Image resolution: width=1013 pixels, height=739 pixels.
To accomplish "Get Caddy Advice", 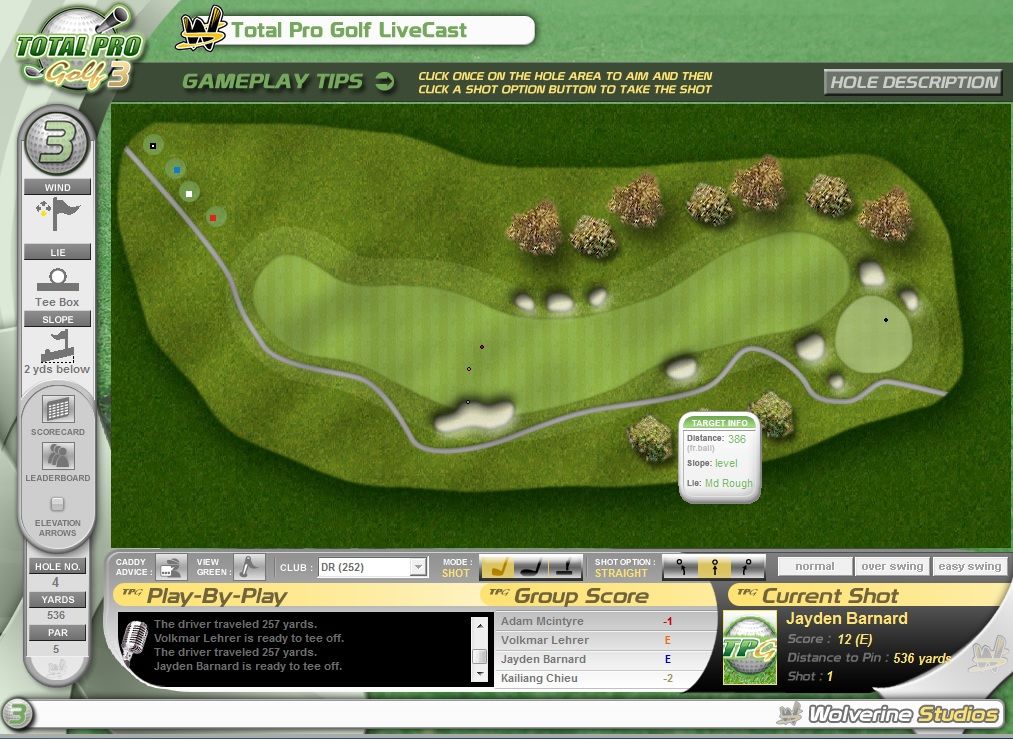I will coord(172,567).
